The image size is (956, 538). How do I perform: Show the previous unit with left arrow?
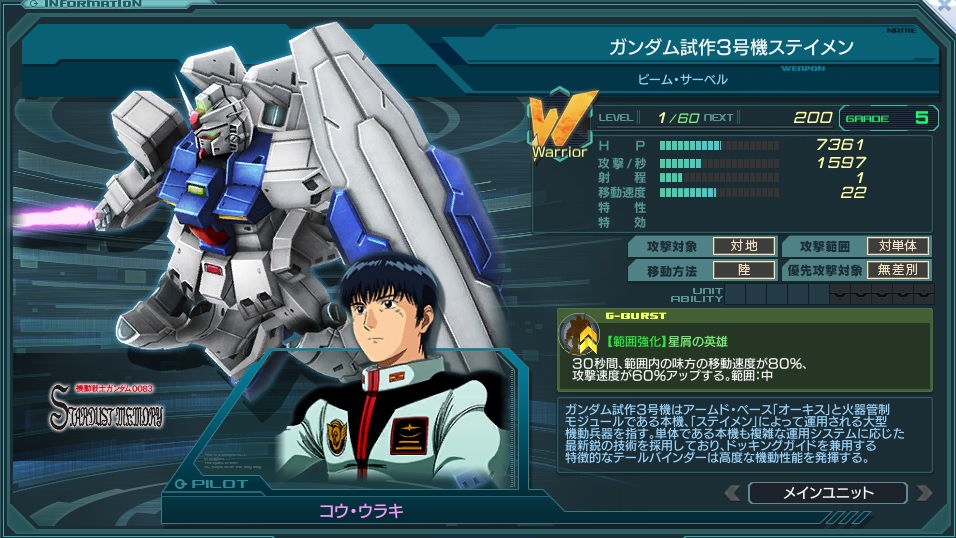tap(733, 493)
